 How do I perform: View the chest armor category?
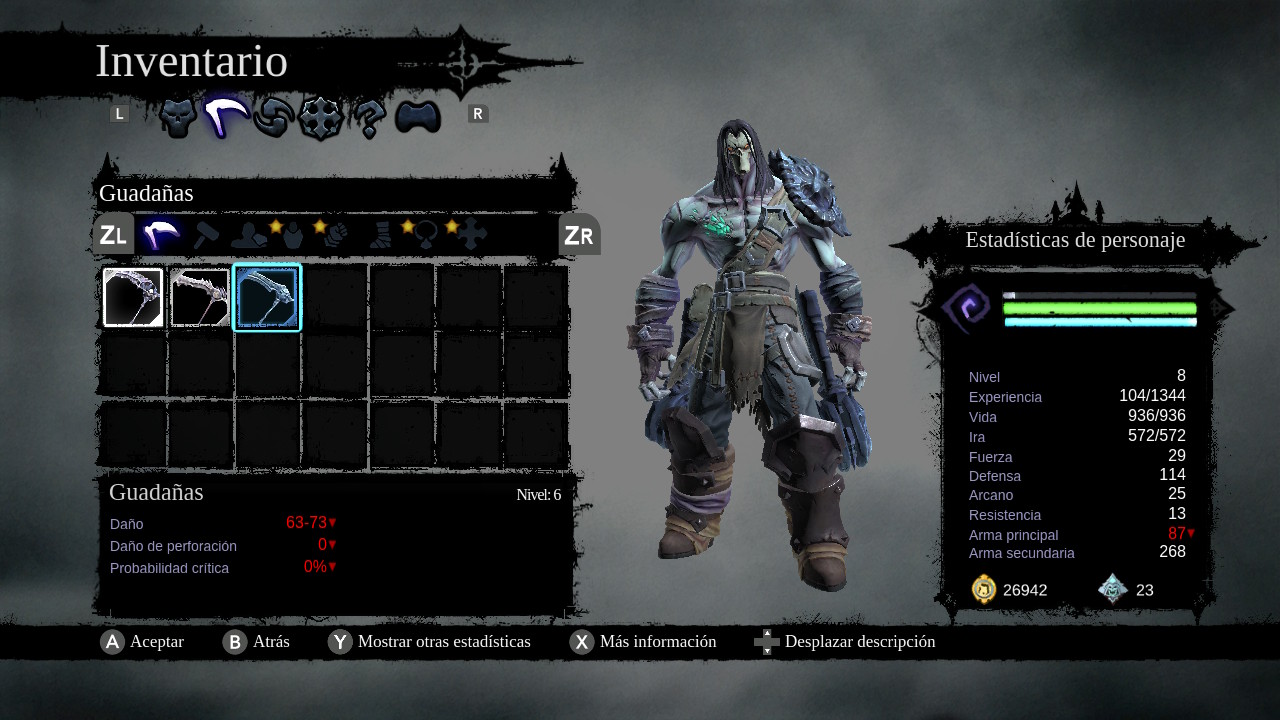tap(291, 235)
